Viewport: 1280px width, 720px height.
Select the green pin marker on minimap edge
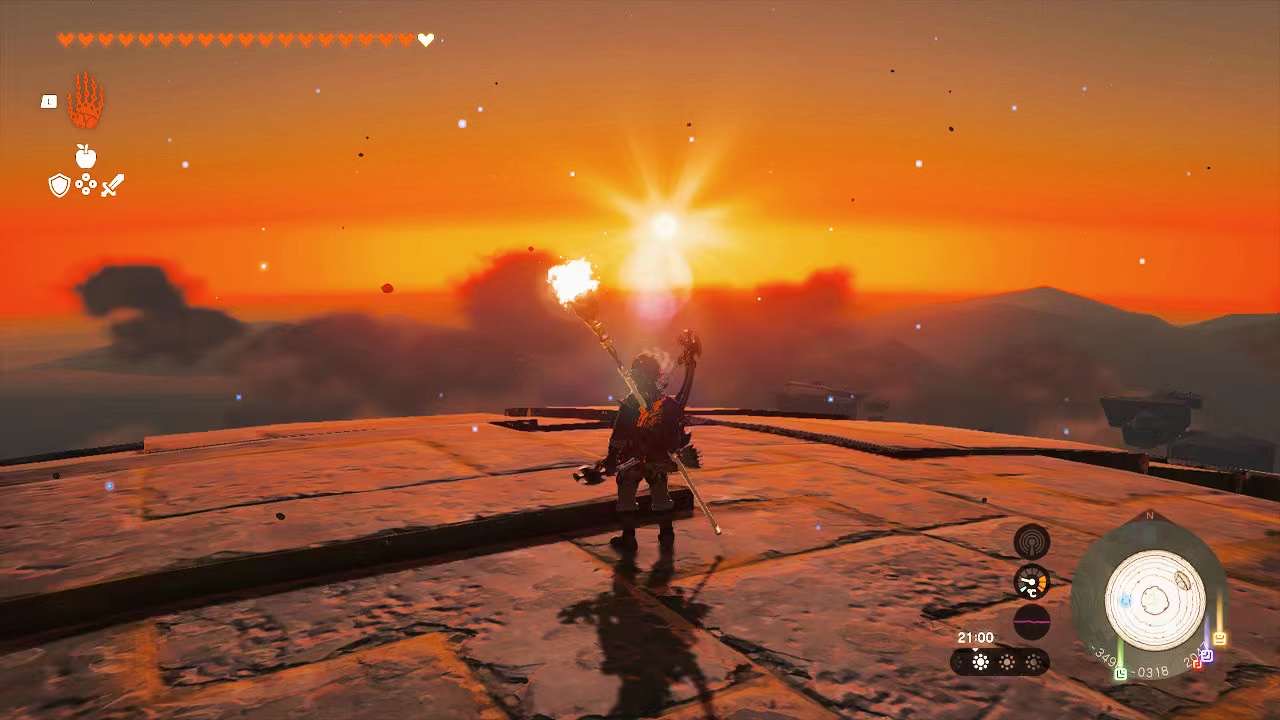[1121, 673]
